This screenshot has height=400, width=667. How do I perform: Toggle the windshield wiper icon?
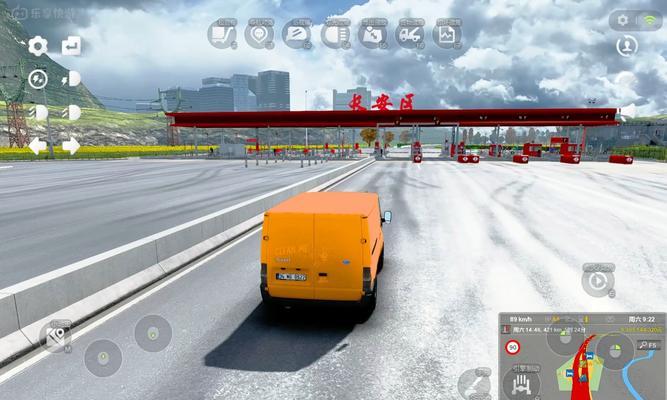point(297,34)
